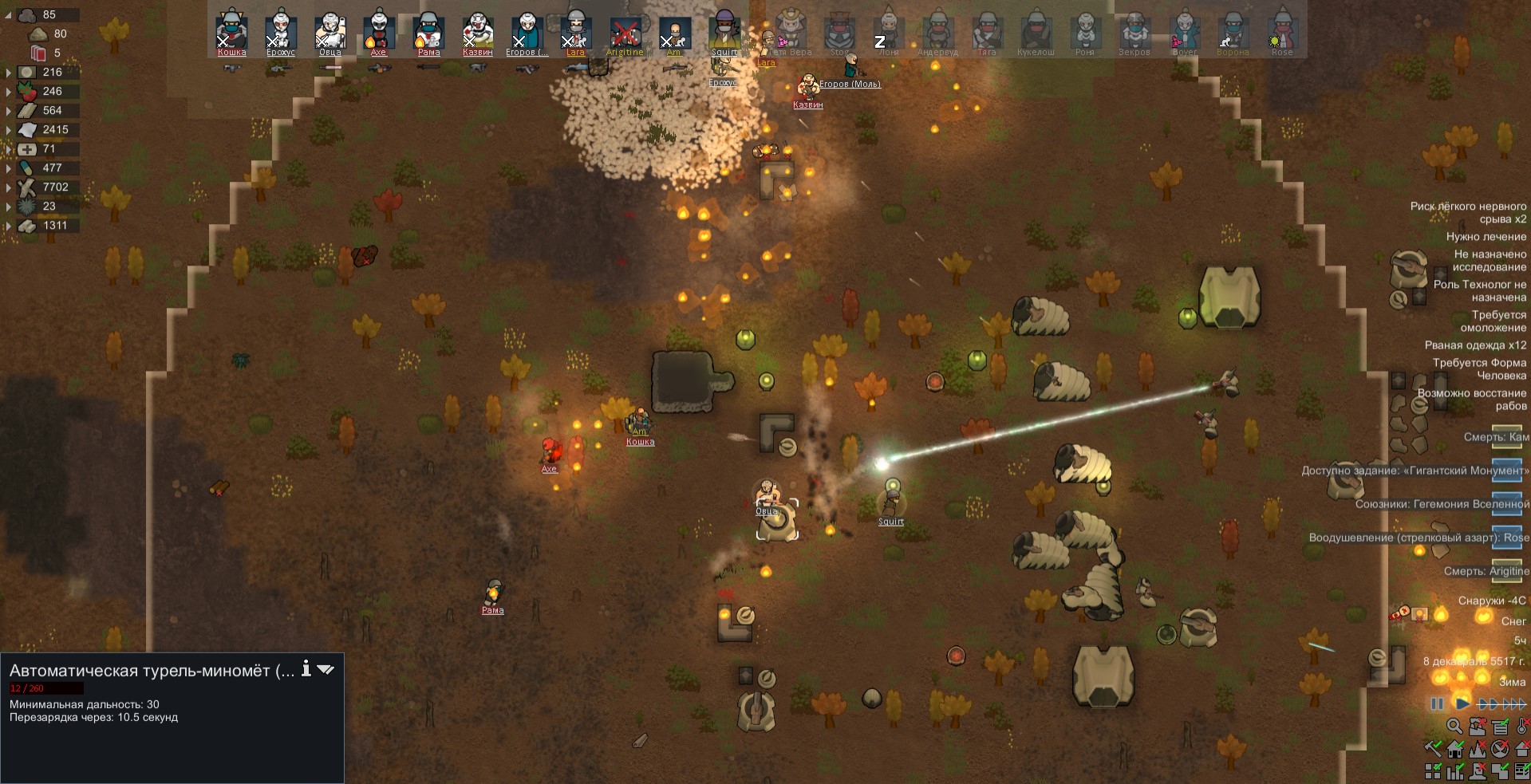The image size is (1531, 784).
Task: Click the "Рваная одежда x12" alert
Action: 1475,345
